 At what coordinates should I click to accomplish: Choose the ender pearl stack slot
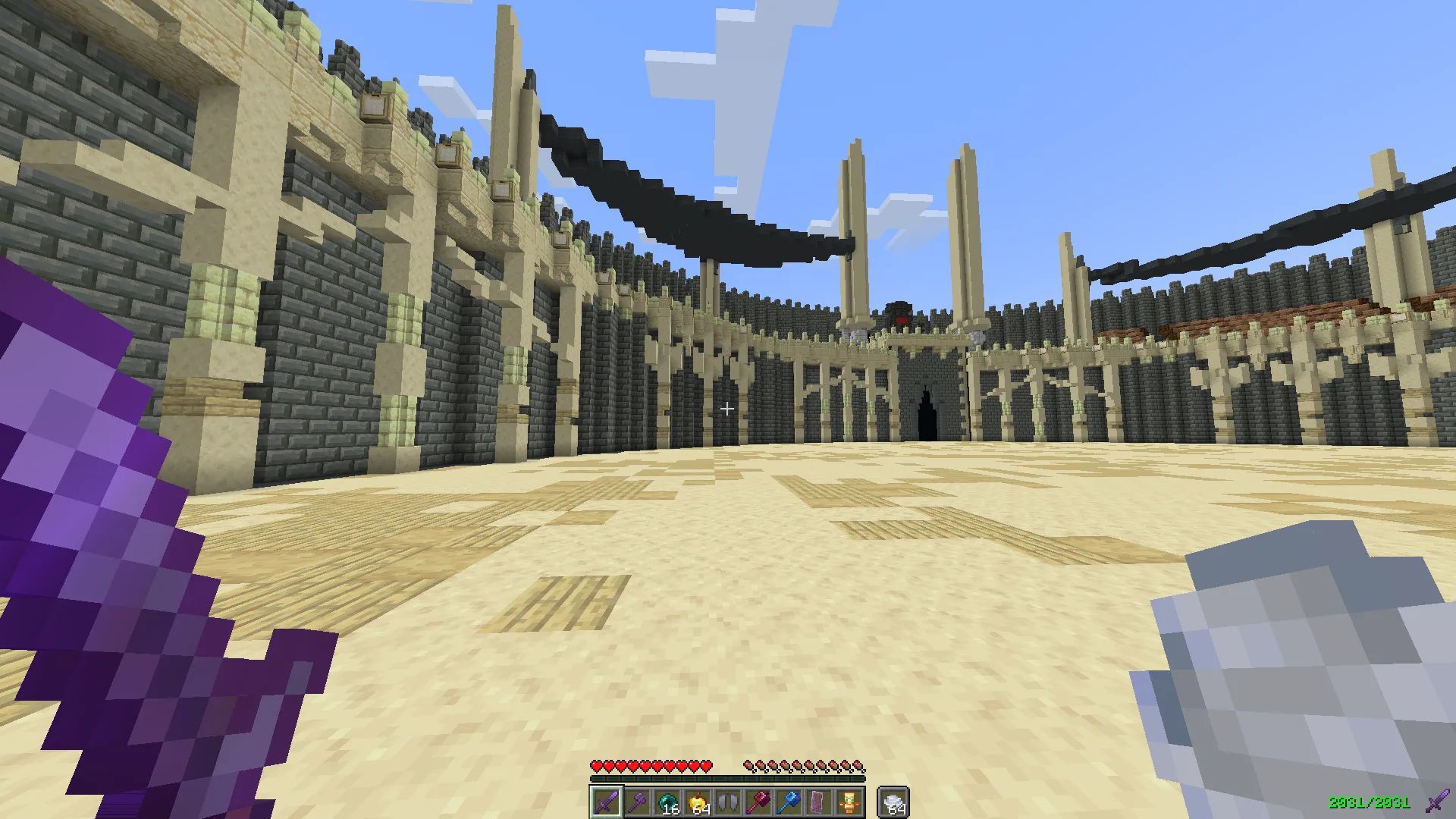(x=667, y=802)
